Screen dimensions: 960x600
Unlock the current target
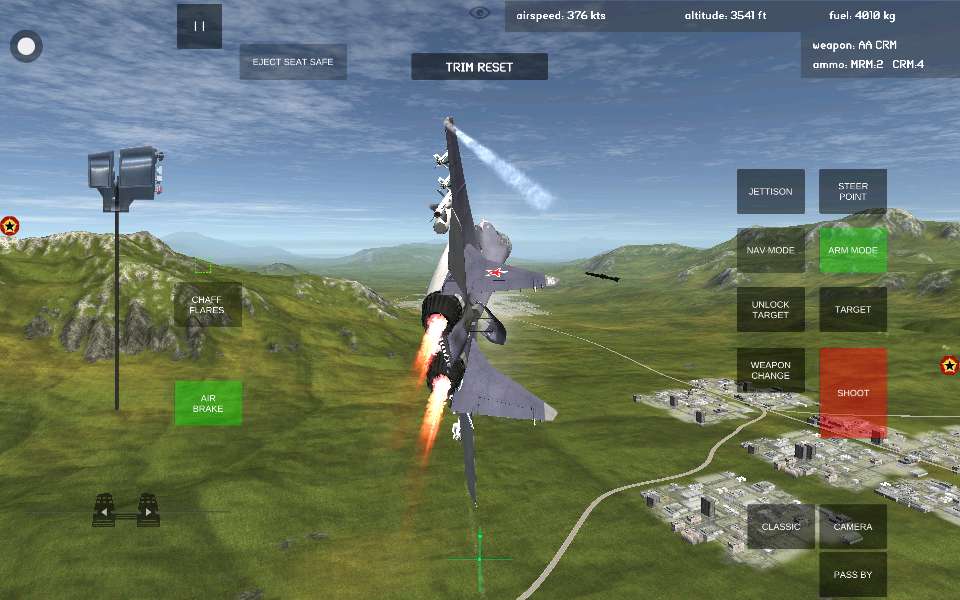770,310
